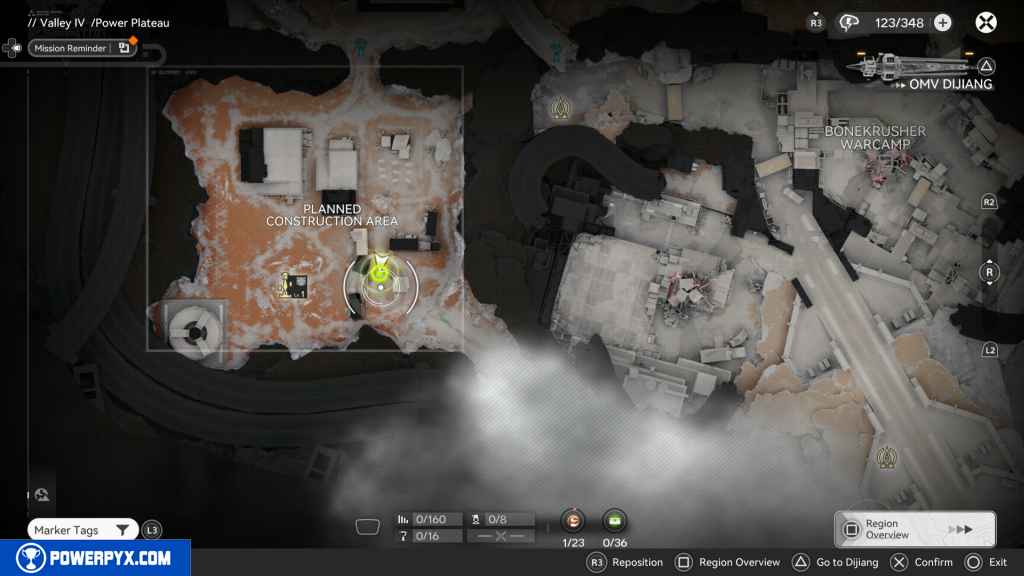Select the tower marker near the black winding road
The image size is (1024, 576).
point(561,107)
